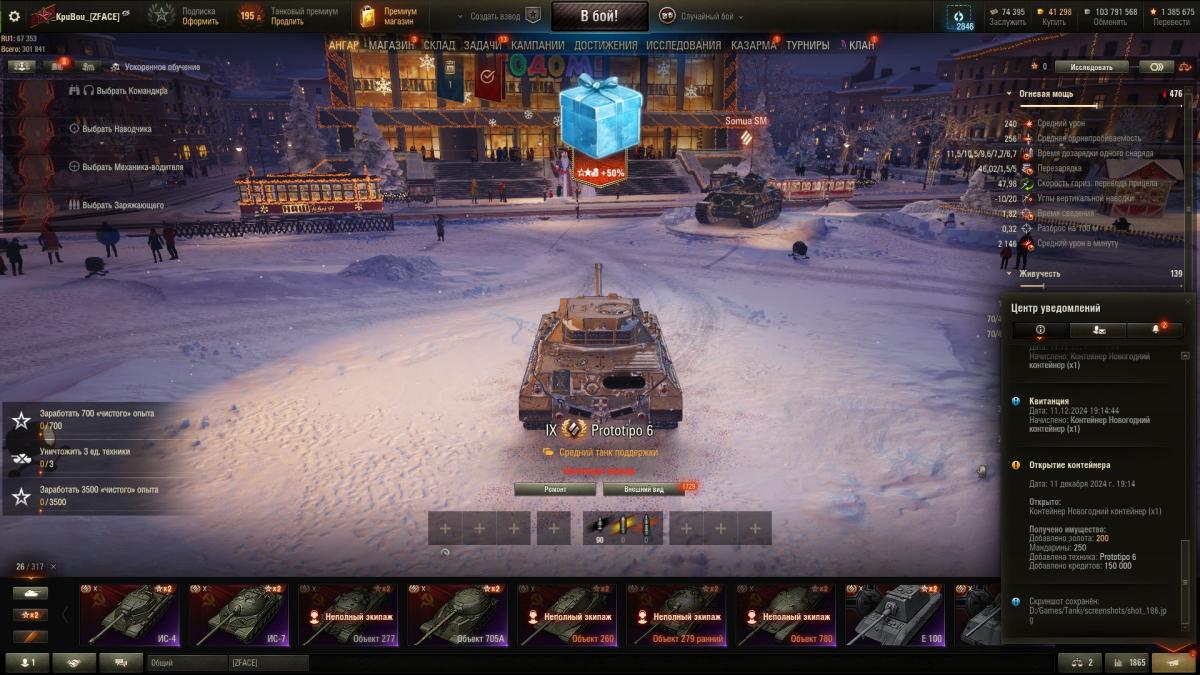Choose a commander via Выбрать Командира
Viewport: 1200px width, 675px height.
click(124, 90)
